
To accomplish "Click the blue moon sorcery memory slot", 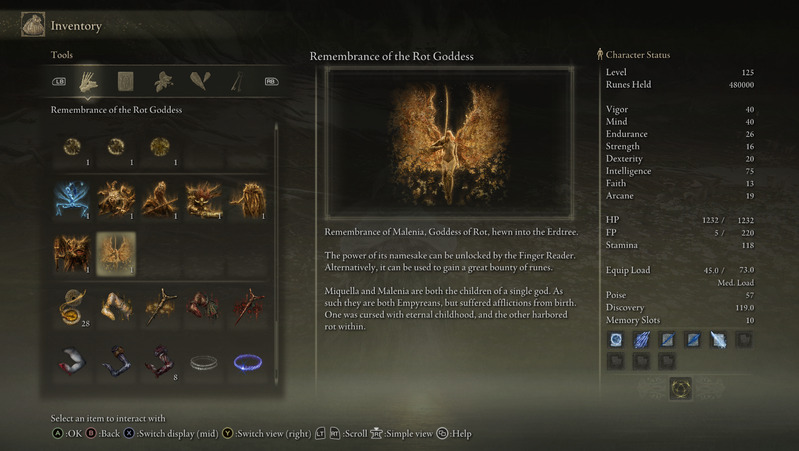I will pyautogui.click(x=617, y=340).
